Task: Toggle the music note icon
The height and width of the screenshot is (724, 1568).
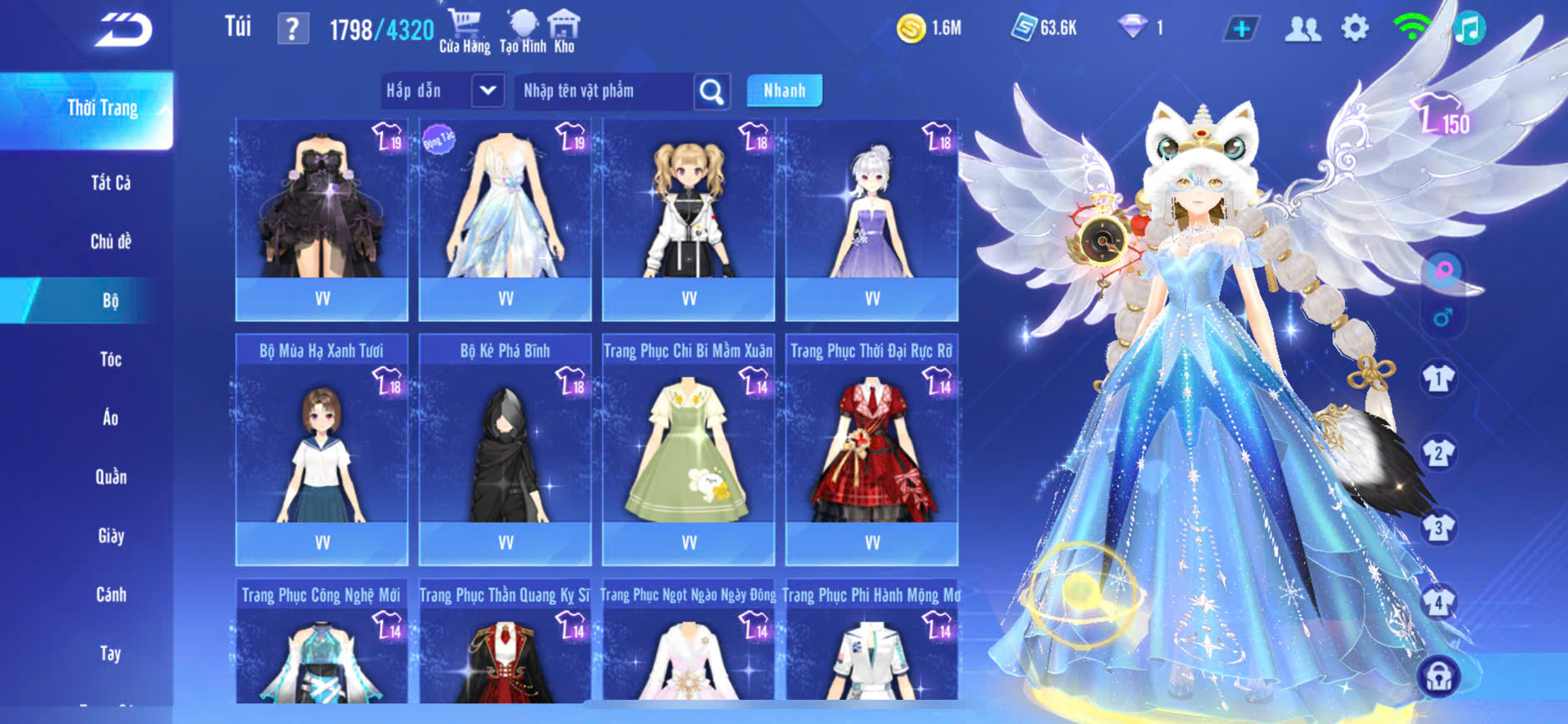Action: (1470, 29)
